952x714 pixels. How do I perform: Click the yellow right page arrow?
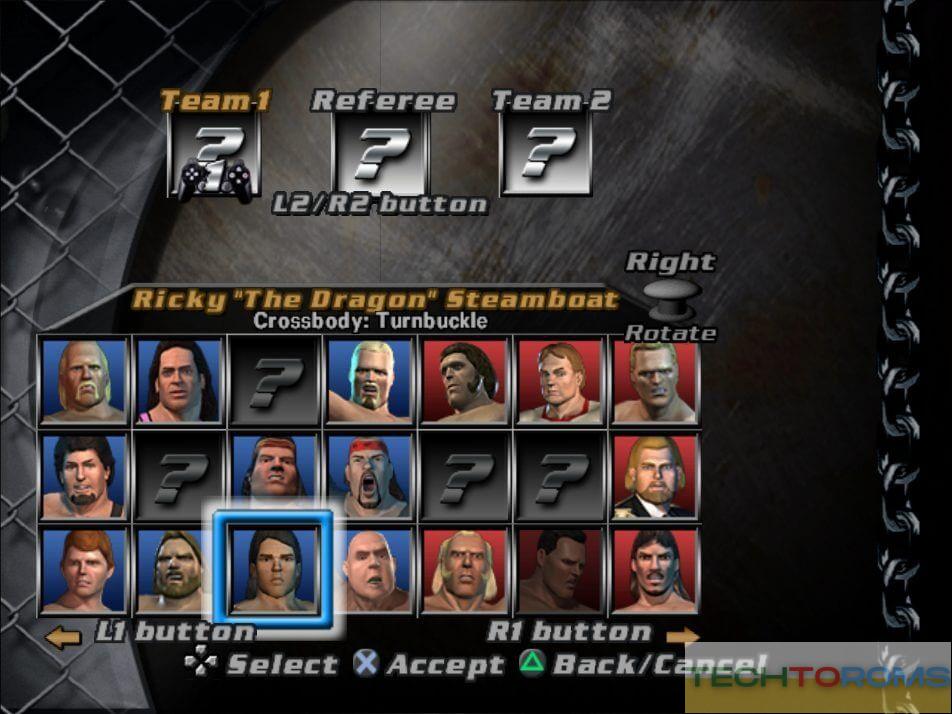(x=682, y=637)
